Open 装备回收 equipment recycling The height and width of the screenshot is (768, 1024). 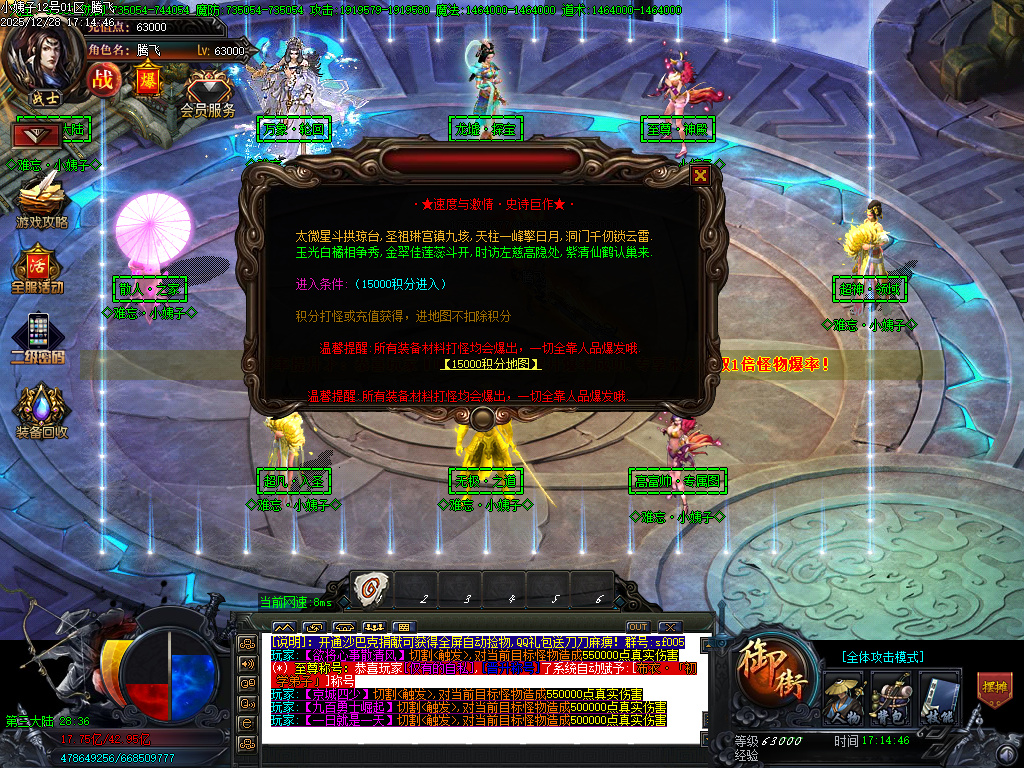(x=41, y=411)
